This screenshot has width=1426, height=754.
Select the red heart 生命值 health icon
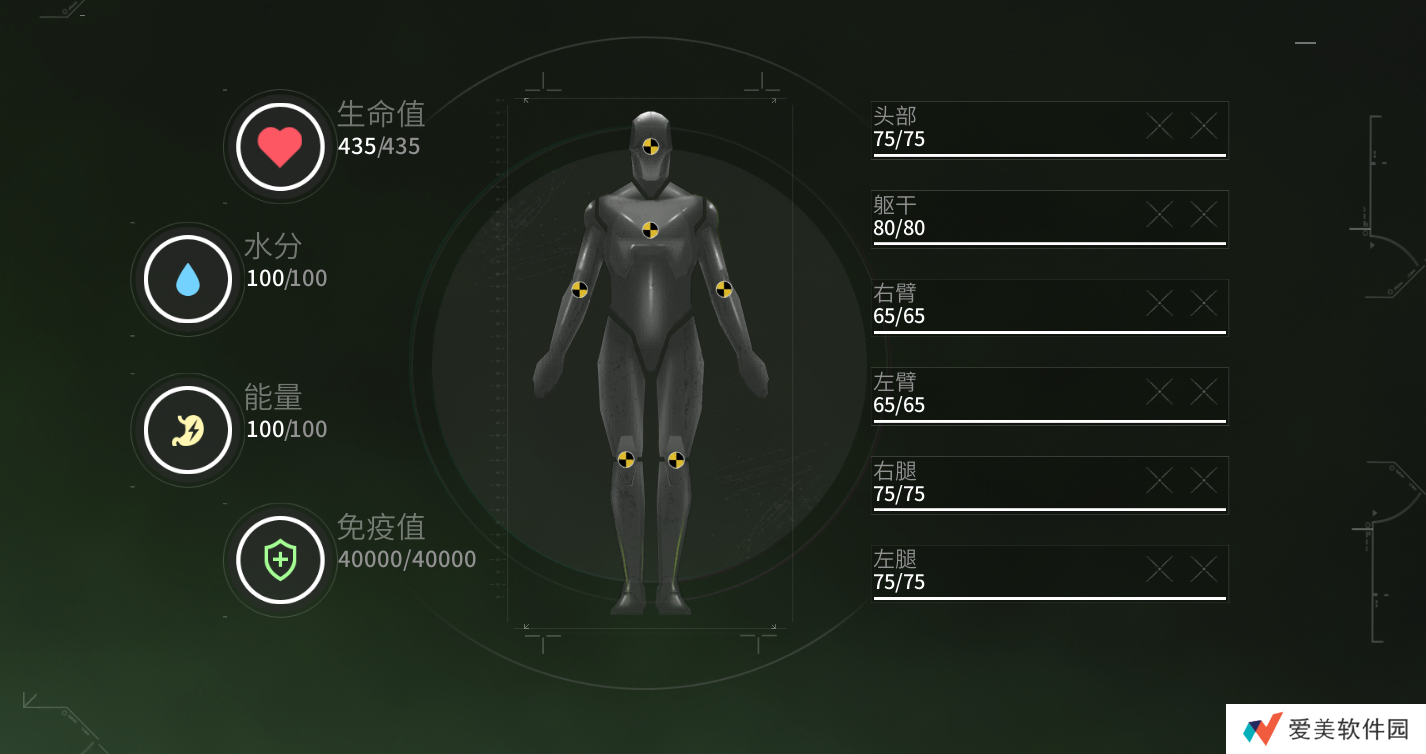(x=279, y=146)
